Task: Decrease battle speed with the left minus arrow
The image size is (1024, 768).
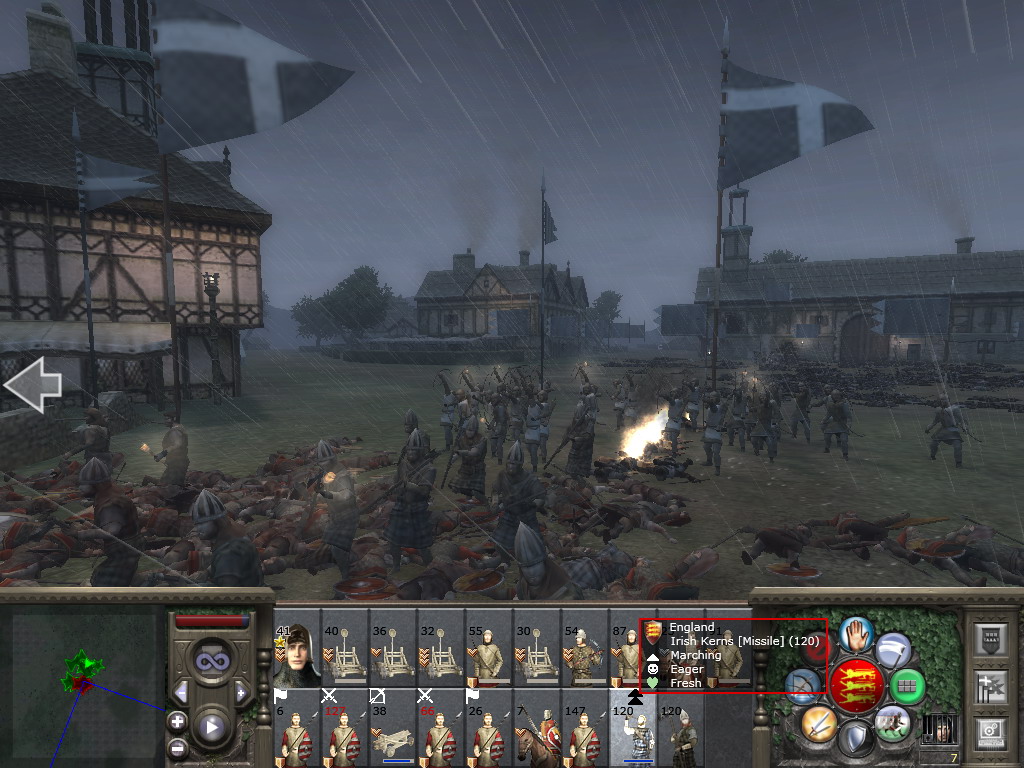Action: pyautogui.click(x=181, y=692)
